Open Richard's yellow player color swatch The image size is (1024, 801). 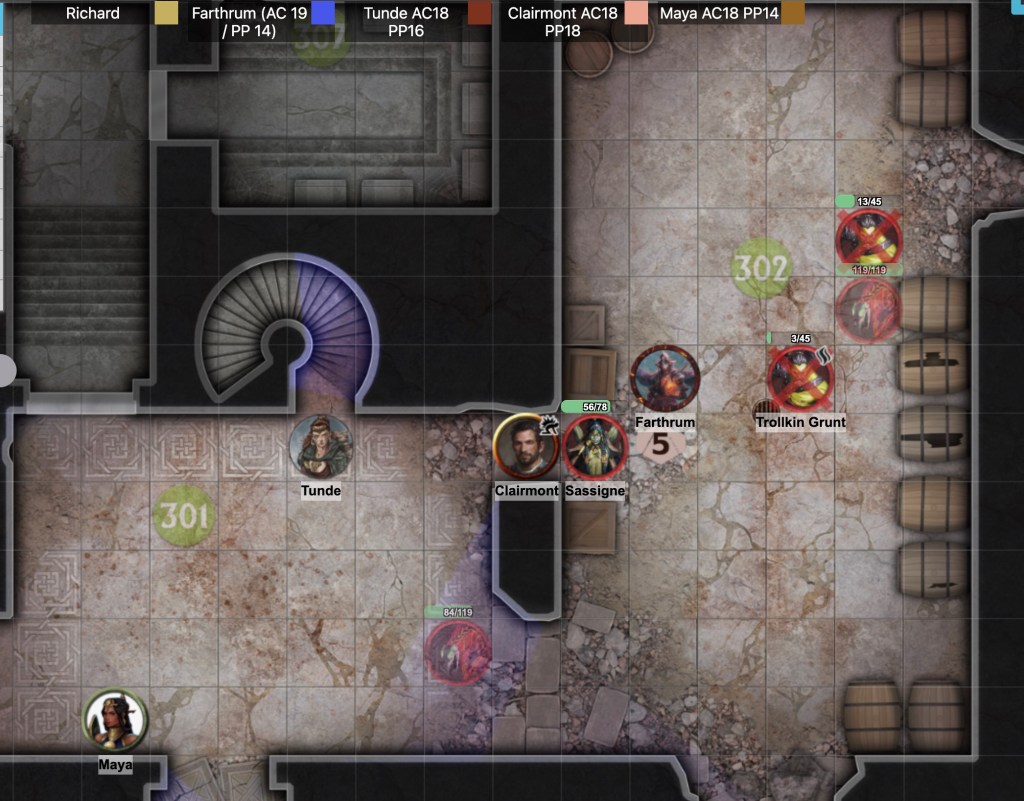click(x=167, y=13)
